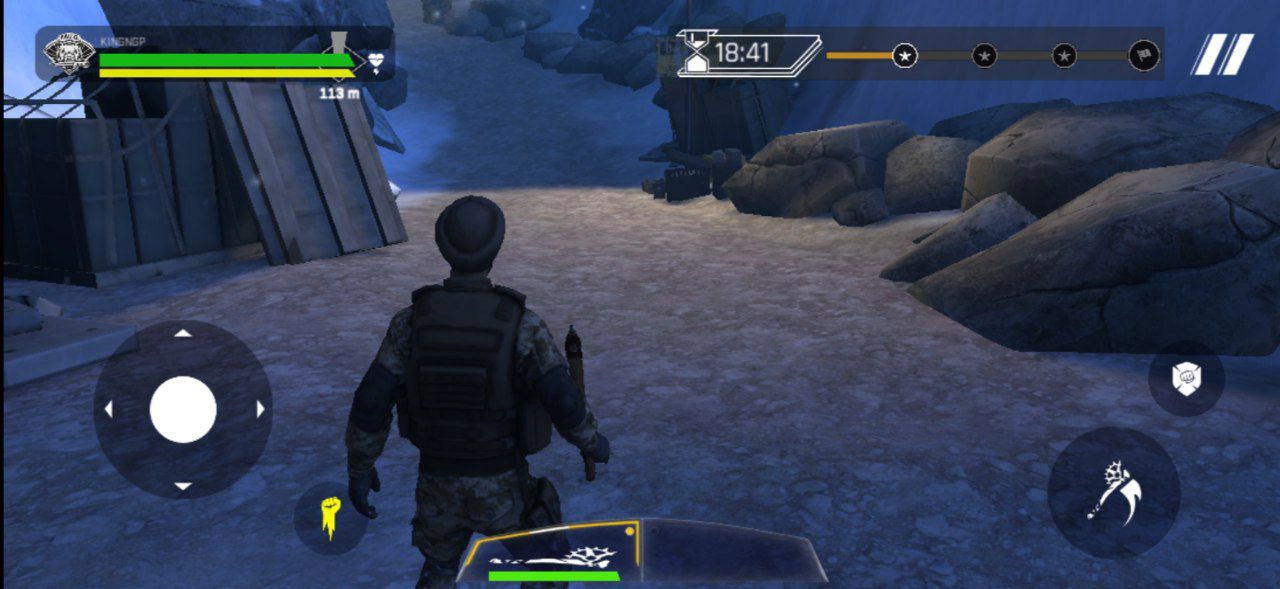Activate the shield fist ability button
The image size is (1280, 589).
tap(1186, 378)
